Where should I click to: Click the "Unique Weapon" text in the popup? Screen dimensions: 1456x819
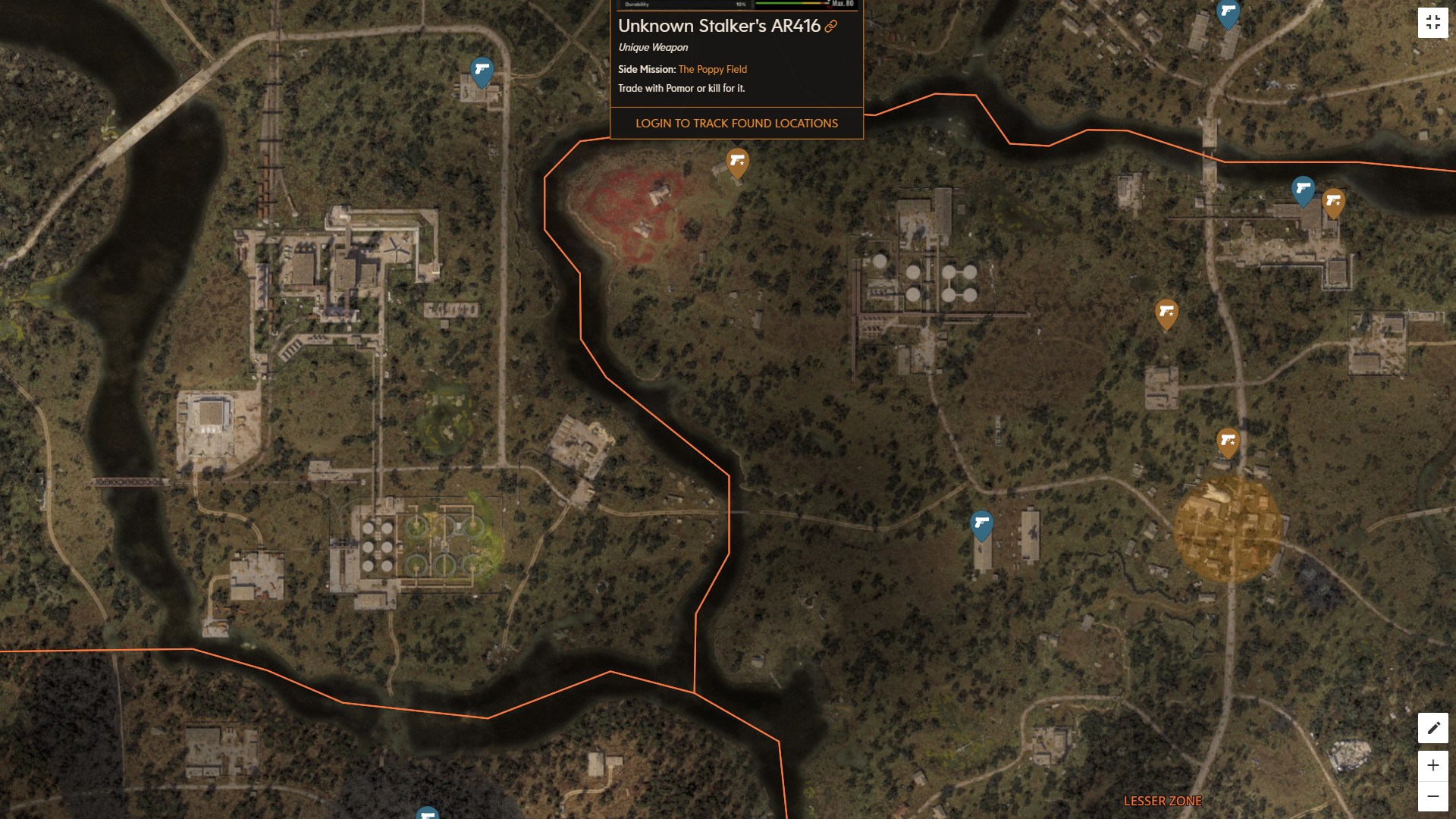pyautogui.click(x=652, y=47)
